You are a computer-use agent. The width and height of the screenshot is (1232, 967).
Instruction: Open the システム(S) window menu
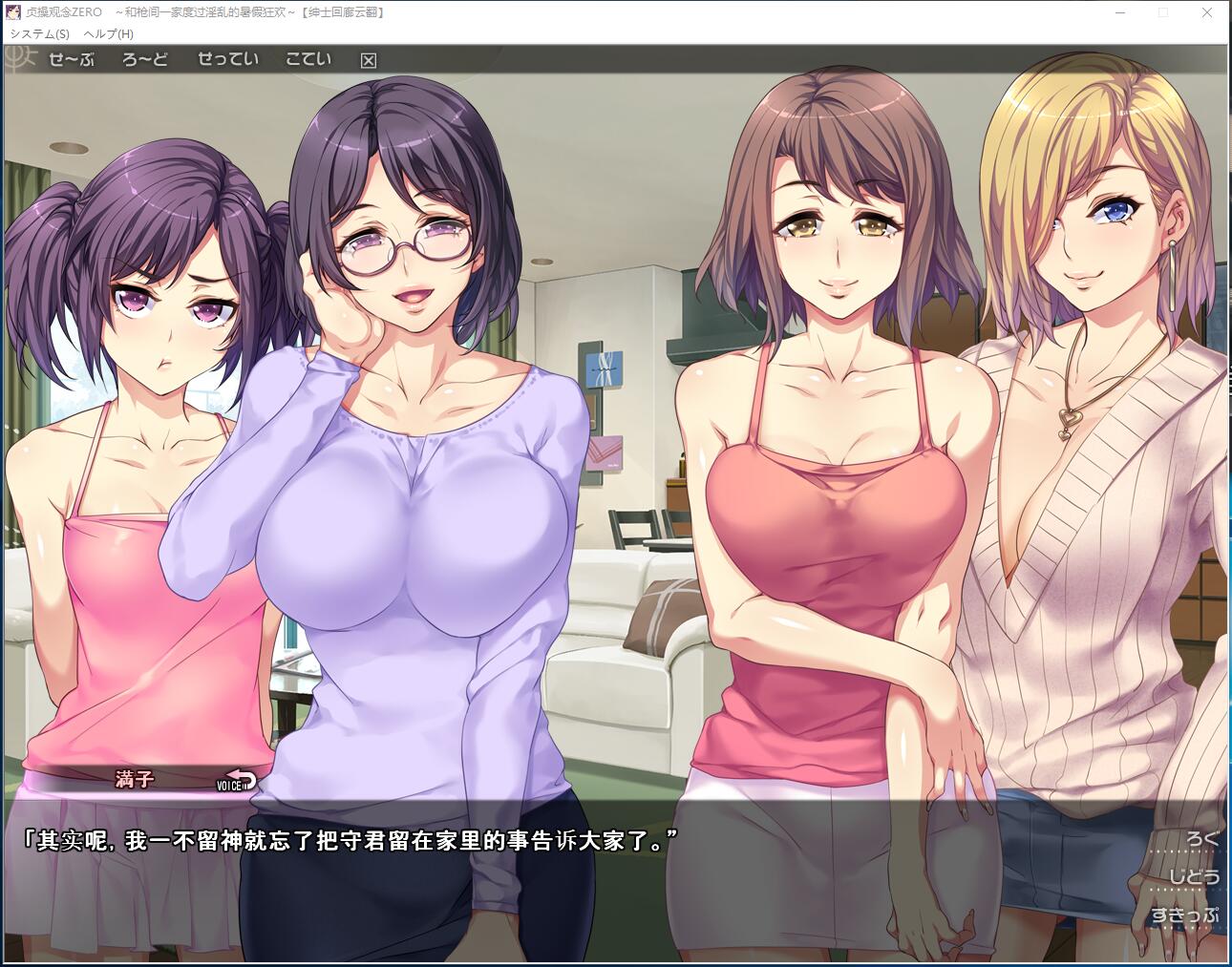click(39, 33)
